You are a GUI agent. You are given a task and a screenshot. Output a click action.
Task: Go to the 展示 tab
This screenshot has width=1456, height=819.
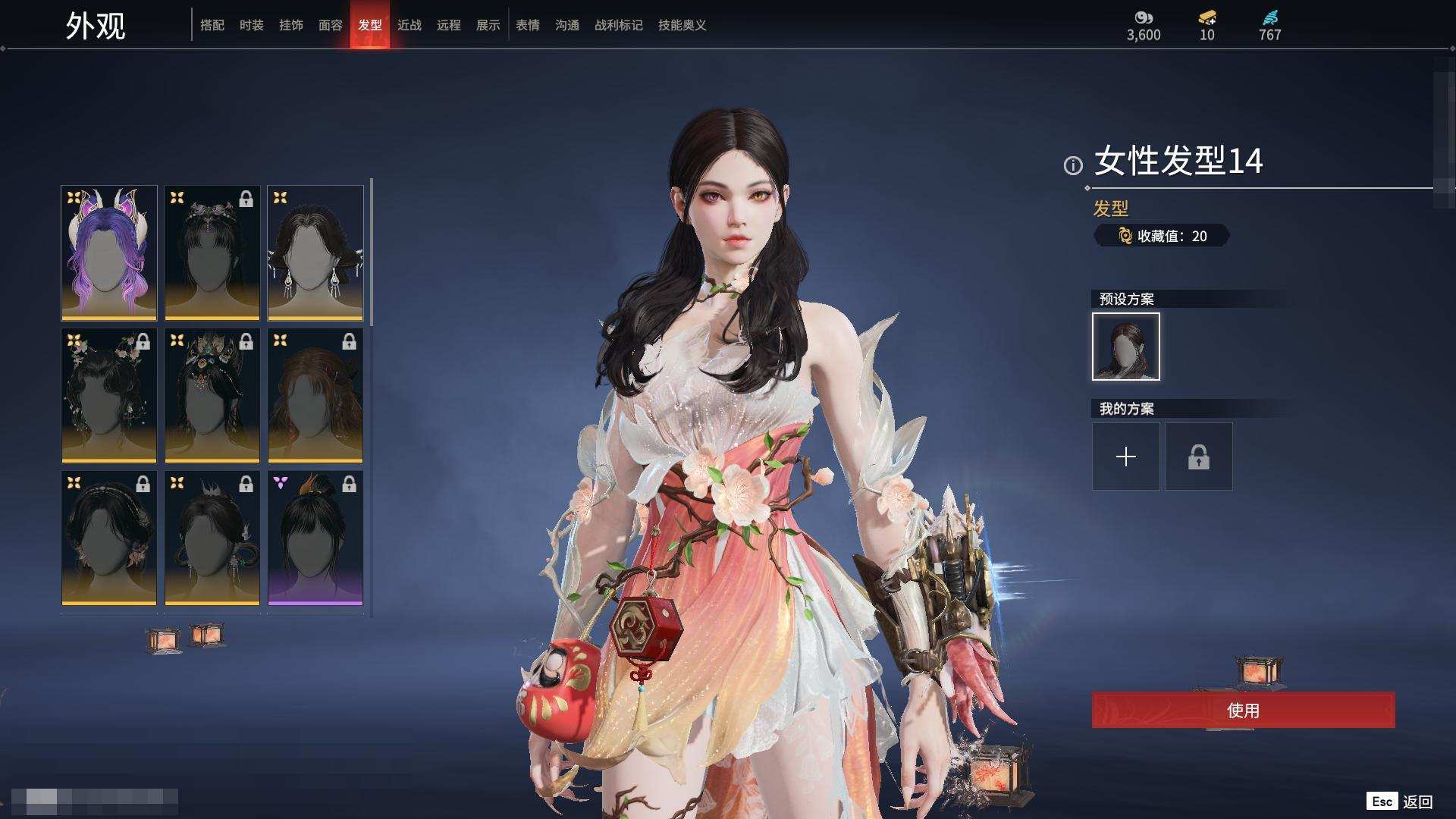coord(488,25)
